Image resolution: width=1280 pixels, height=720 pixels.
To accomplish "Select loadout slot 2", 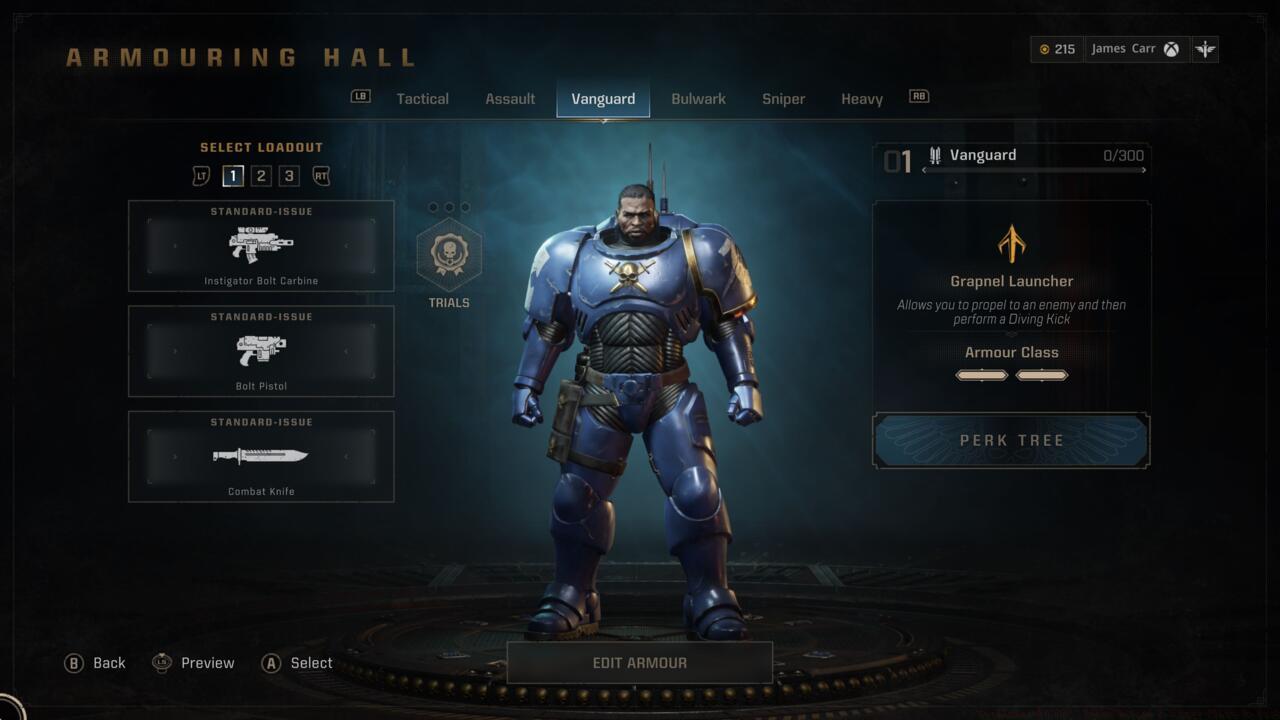I will point(261,175).
